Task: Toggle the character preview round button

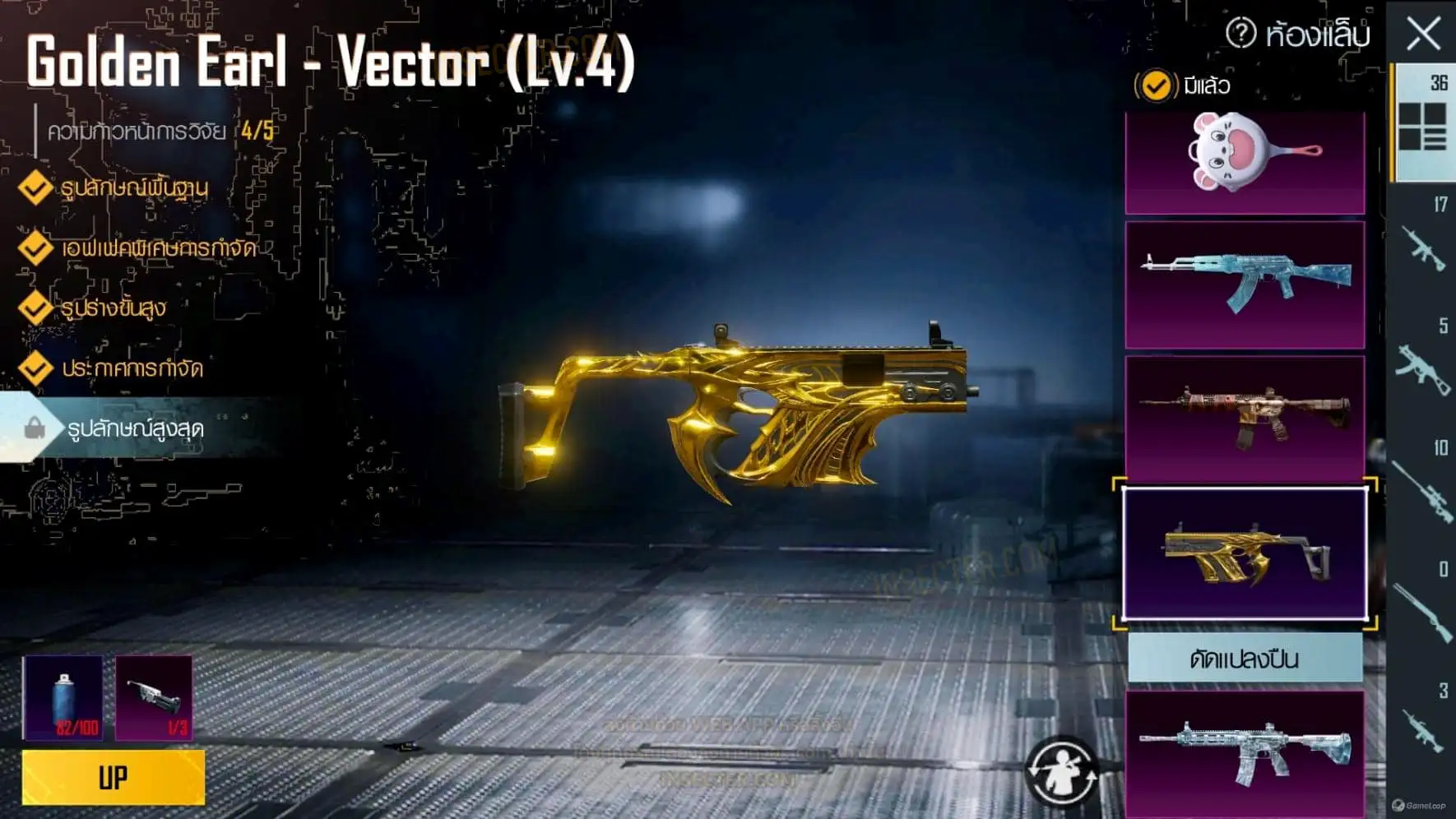Action: click(1061, 772)
